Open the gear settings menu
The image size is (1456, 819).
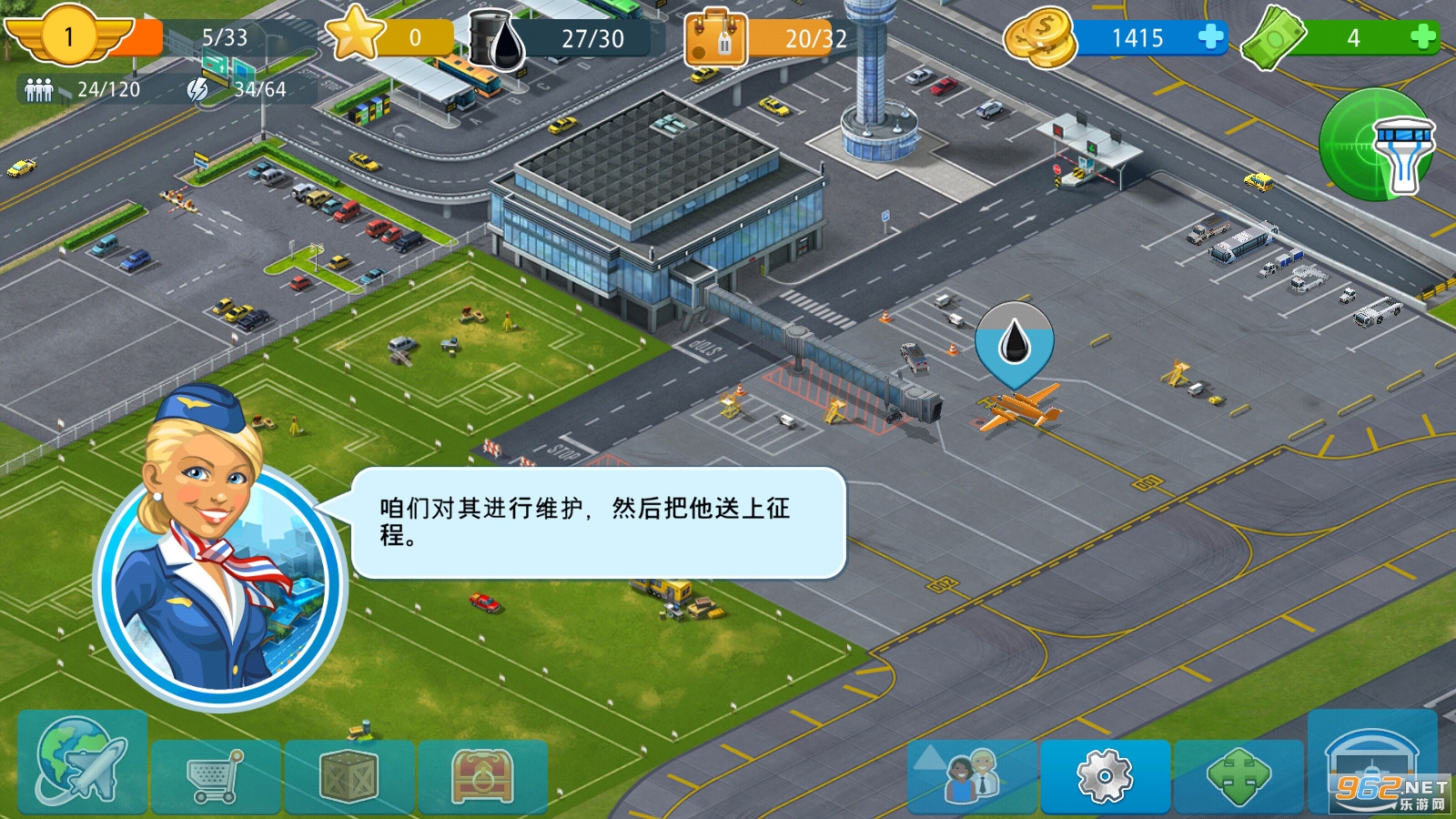pyautogui.click(x=1105, y=776)
